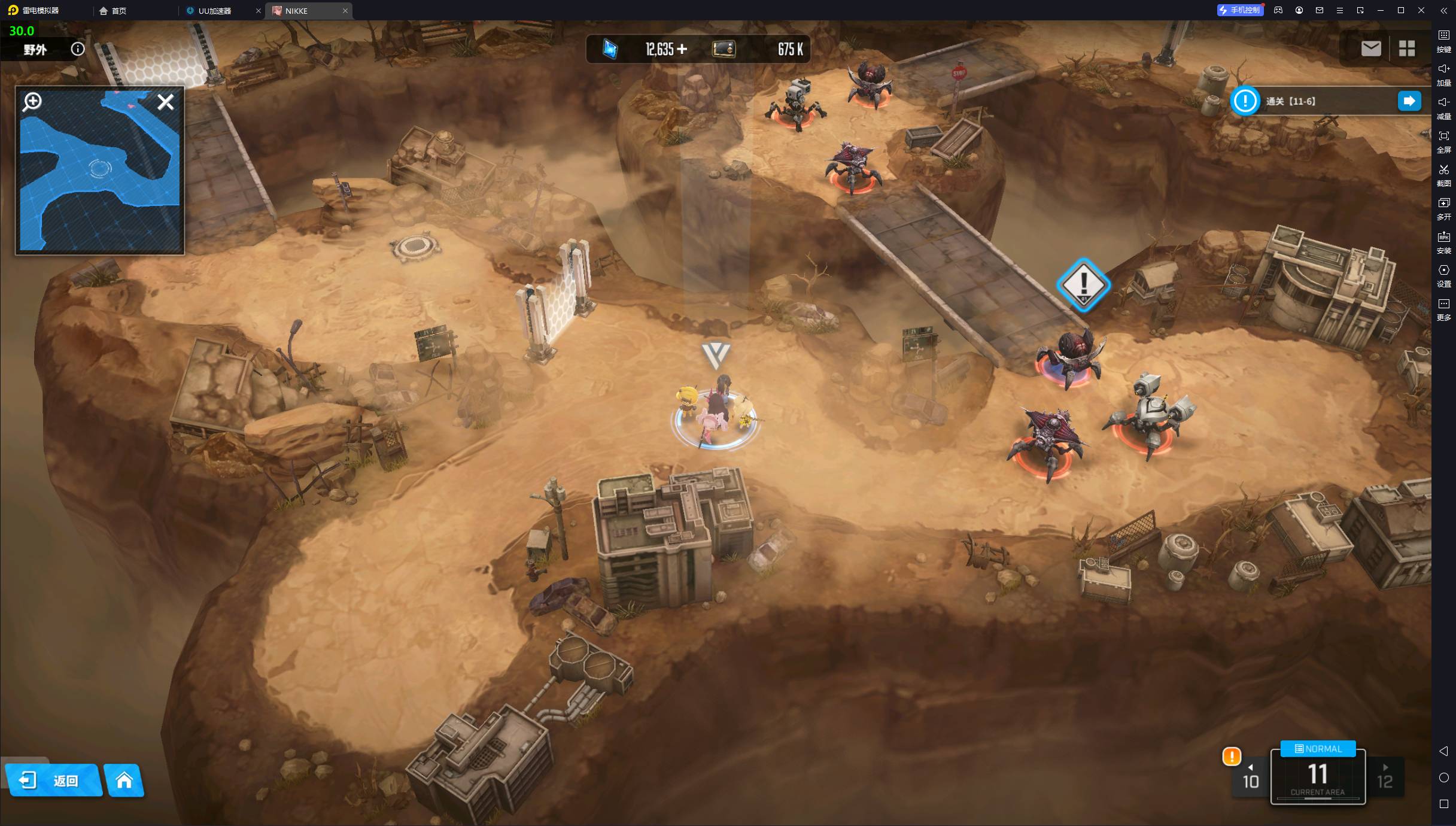
Task: Switch to next area 12
Action: [x=1385, y=778]
